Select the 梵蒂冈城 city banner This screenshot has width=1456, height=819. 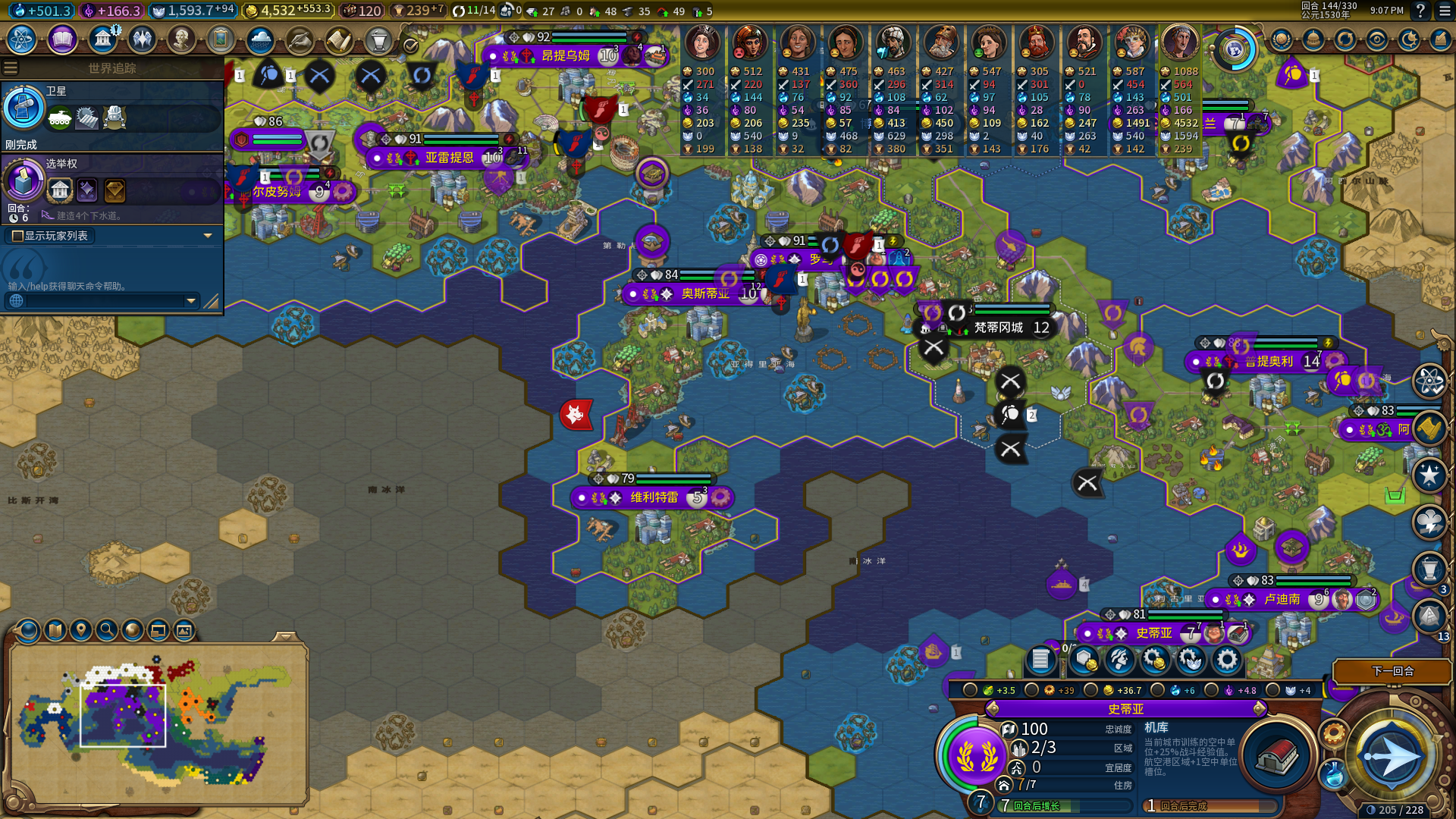[999, 328]
